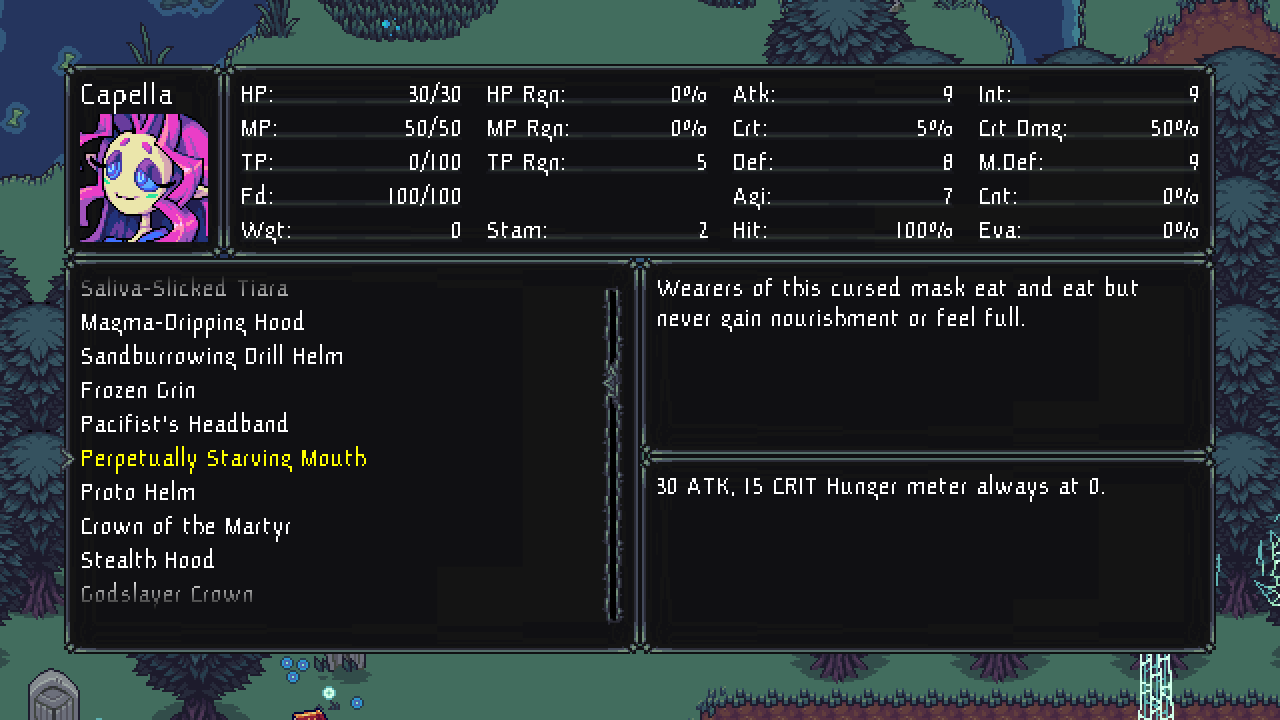Select Pacifist's Headband from the list
Viewport: 1280px width, 720px height.
coord(184,425)
